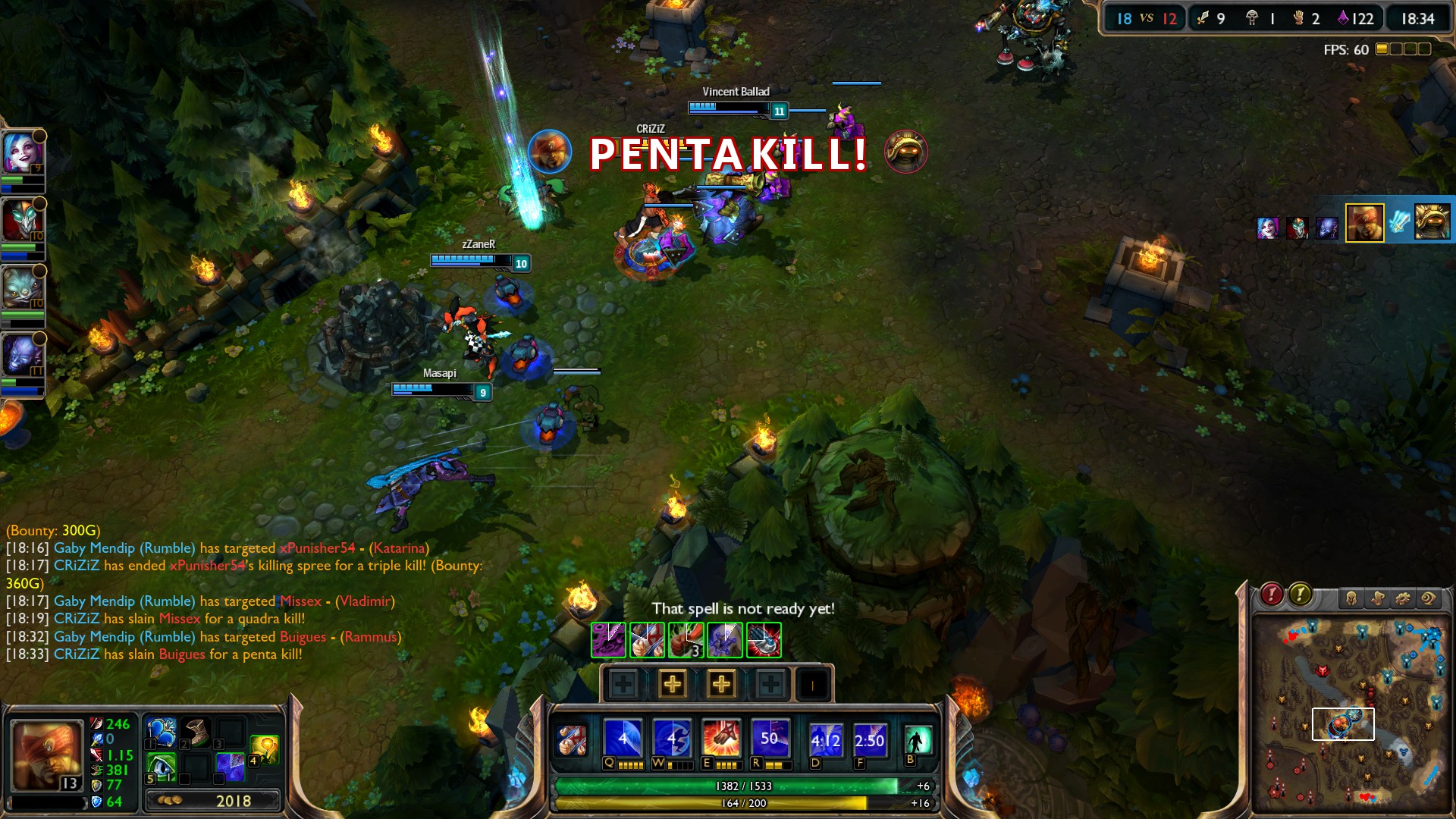Click Tear of the Goddess in item slot 1
This screenshot has height=819, width=1456.
coord(162,733)
